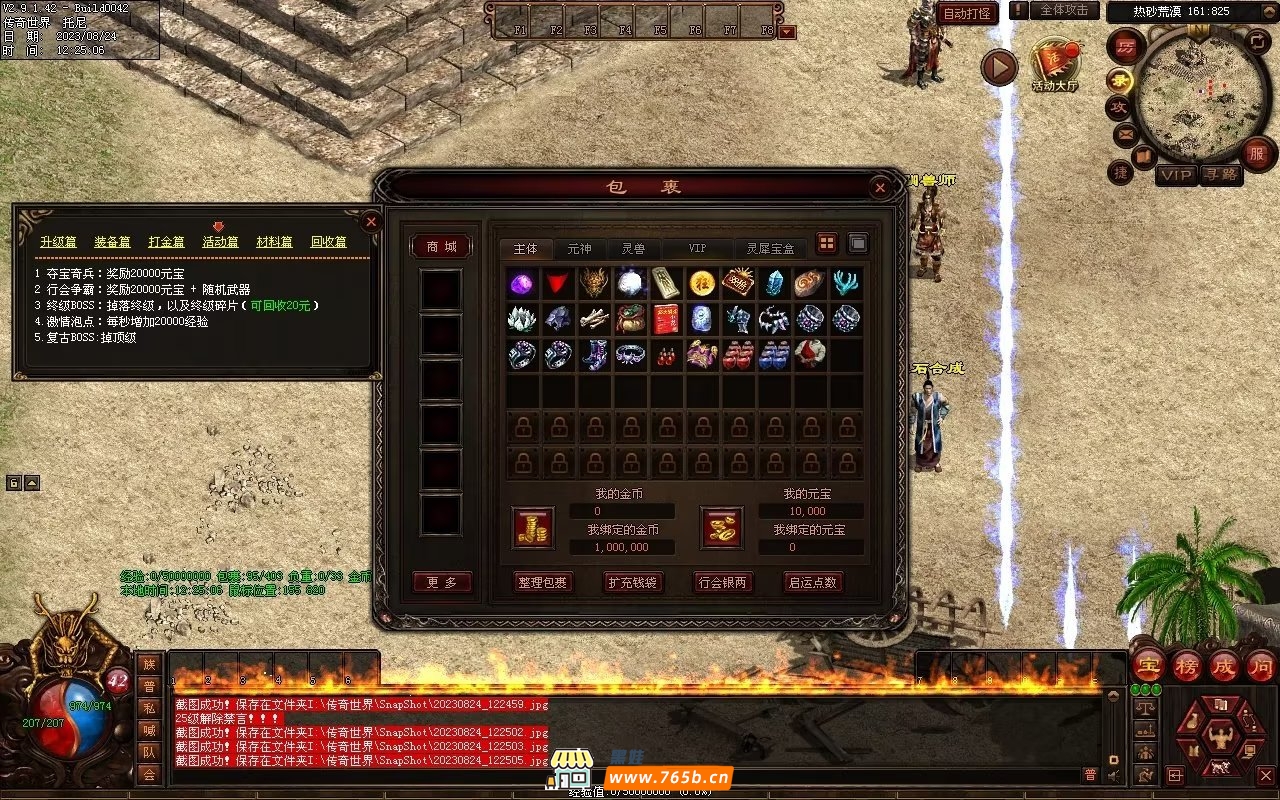Close the guide tips panel
Image resolution: width=1280 pixels, height=800 pixels.
pyautogui.click(x=371, y=221)
